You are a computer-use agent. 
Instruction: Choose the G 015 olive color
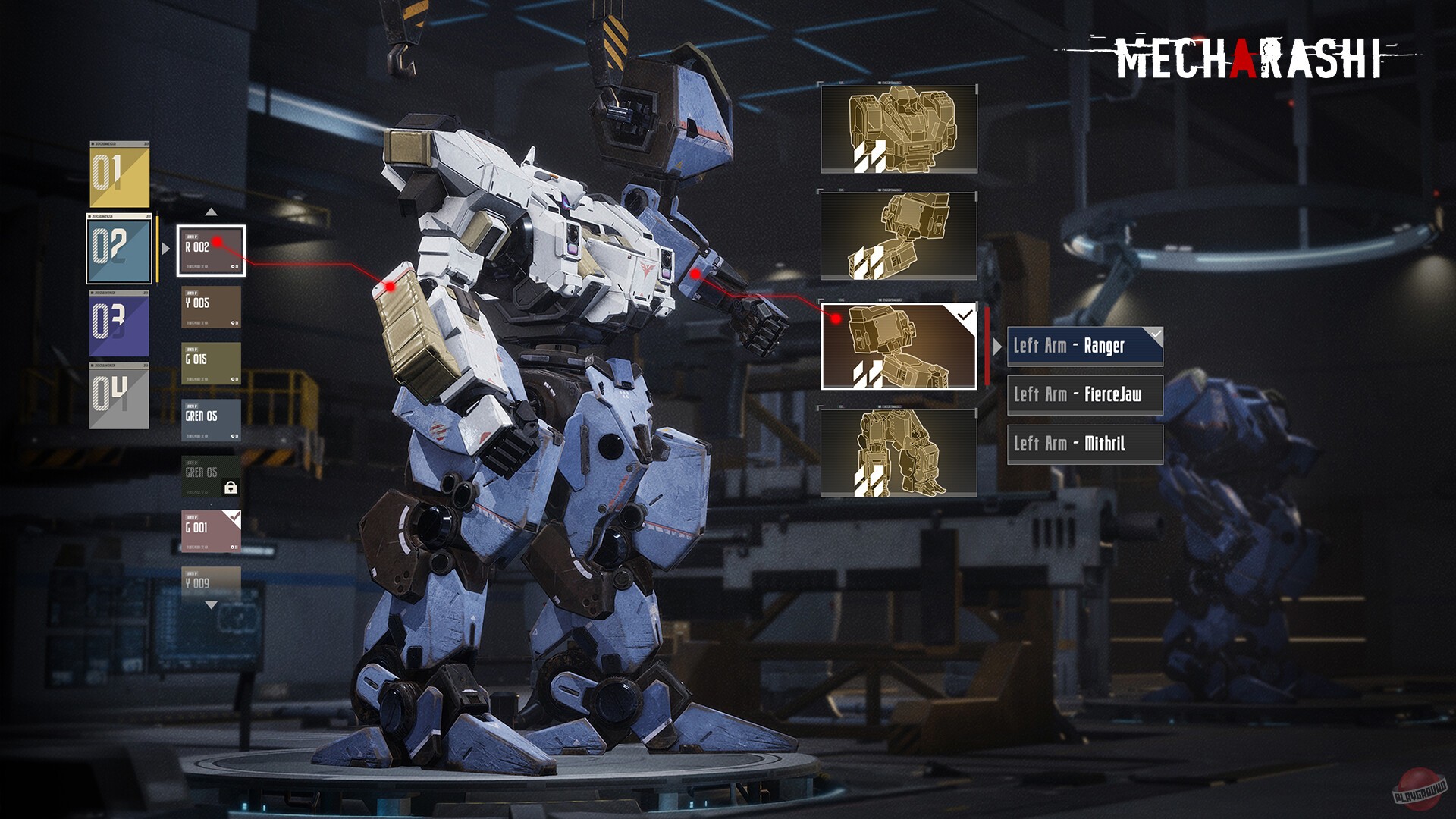[x=211, y=363]
